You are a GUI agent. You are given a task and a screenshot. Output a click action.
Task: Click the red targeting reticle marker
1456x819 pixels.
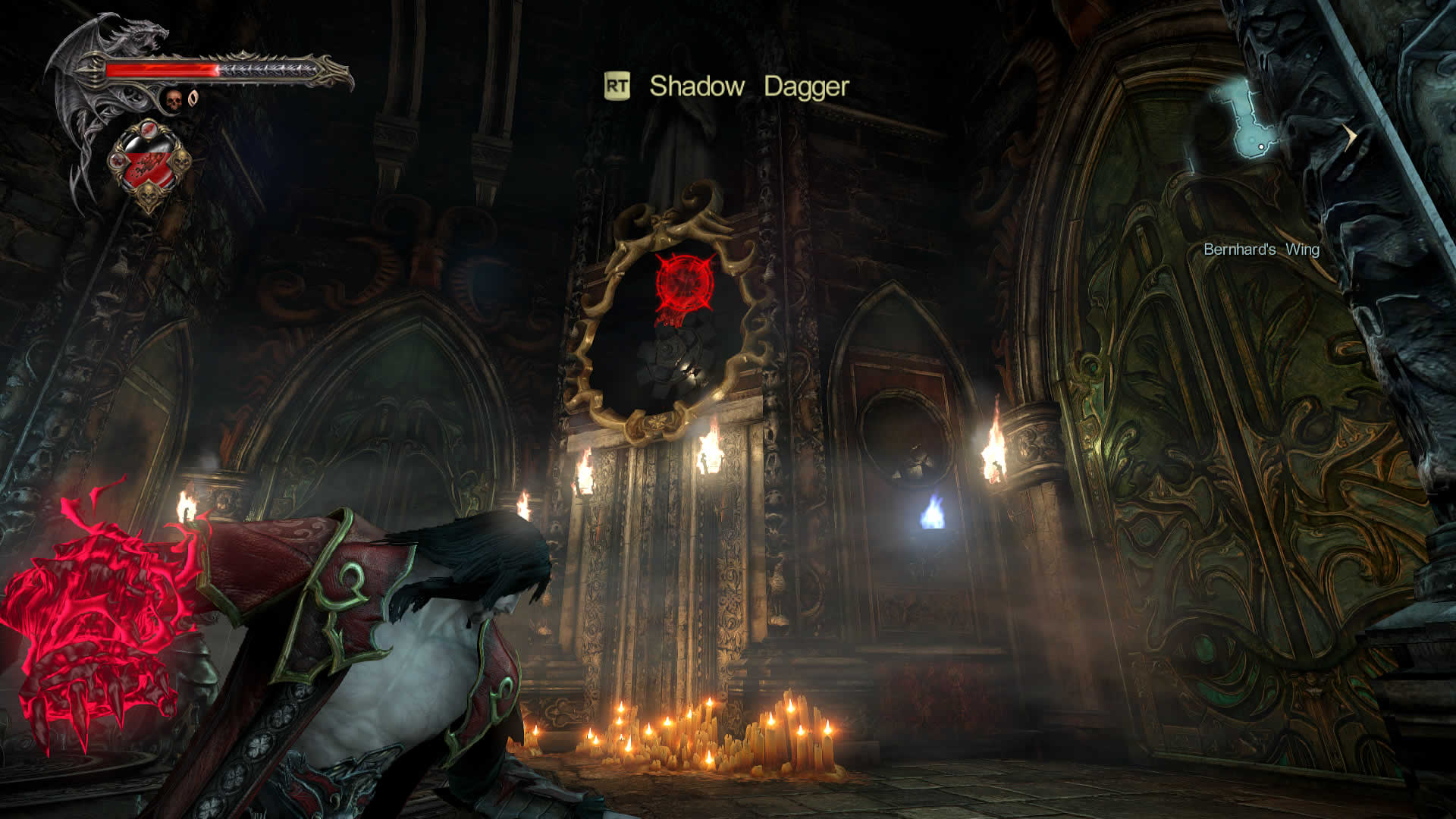(x=684, y=282)
